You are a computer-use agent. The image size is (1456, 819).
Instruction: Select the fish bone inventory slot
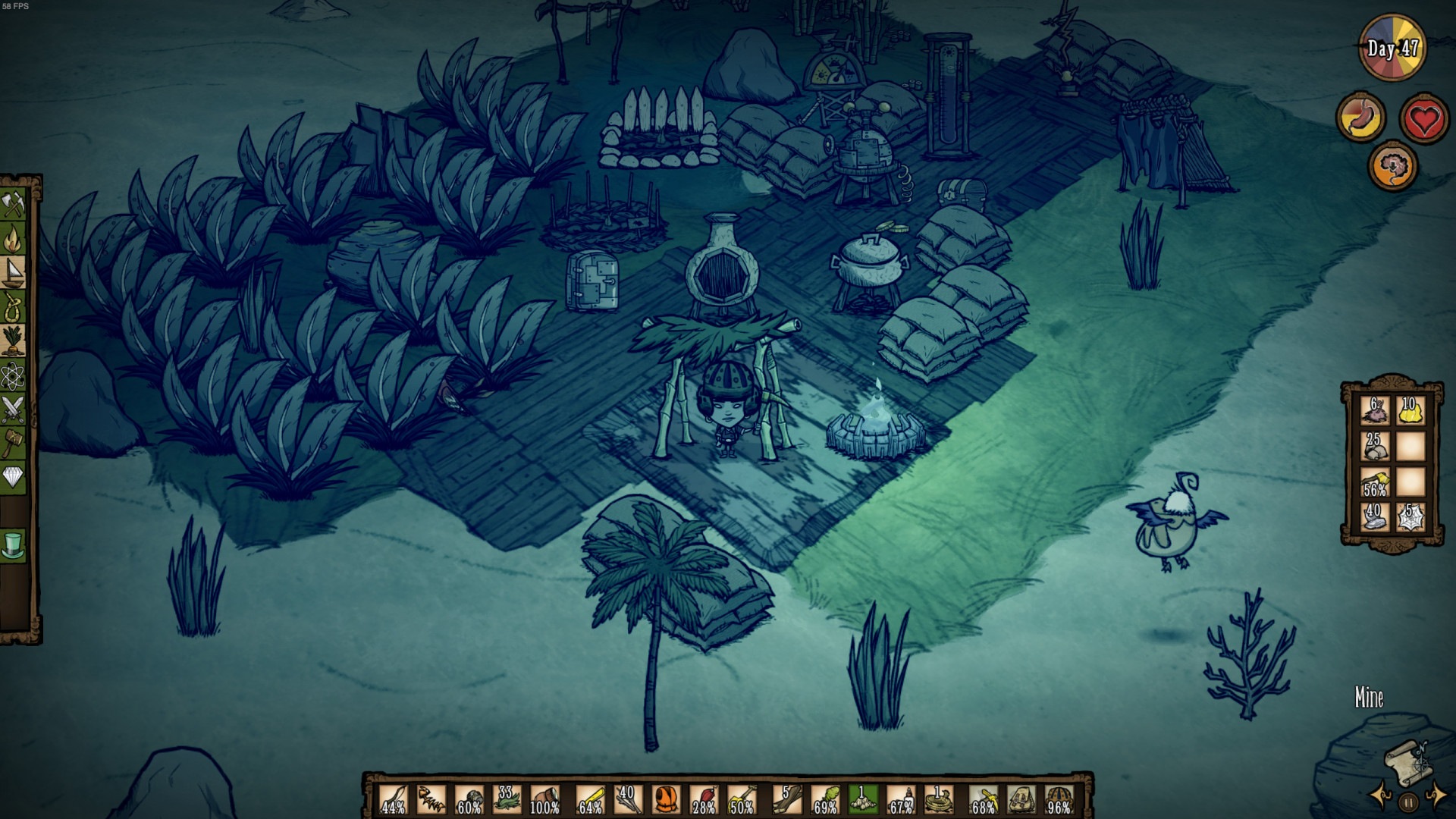(x=431, y=799)
